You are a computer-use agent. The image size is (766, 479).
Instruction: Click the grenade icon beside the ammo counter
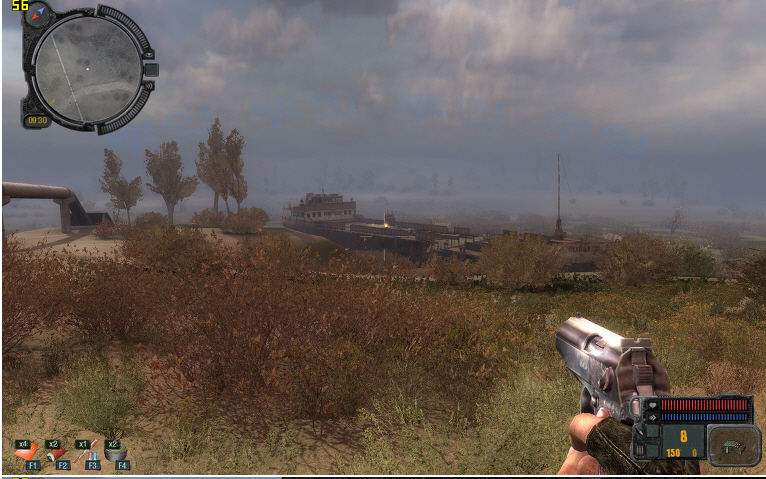coord(734,445)
